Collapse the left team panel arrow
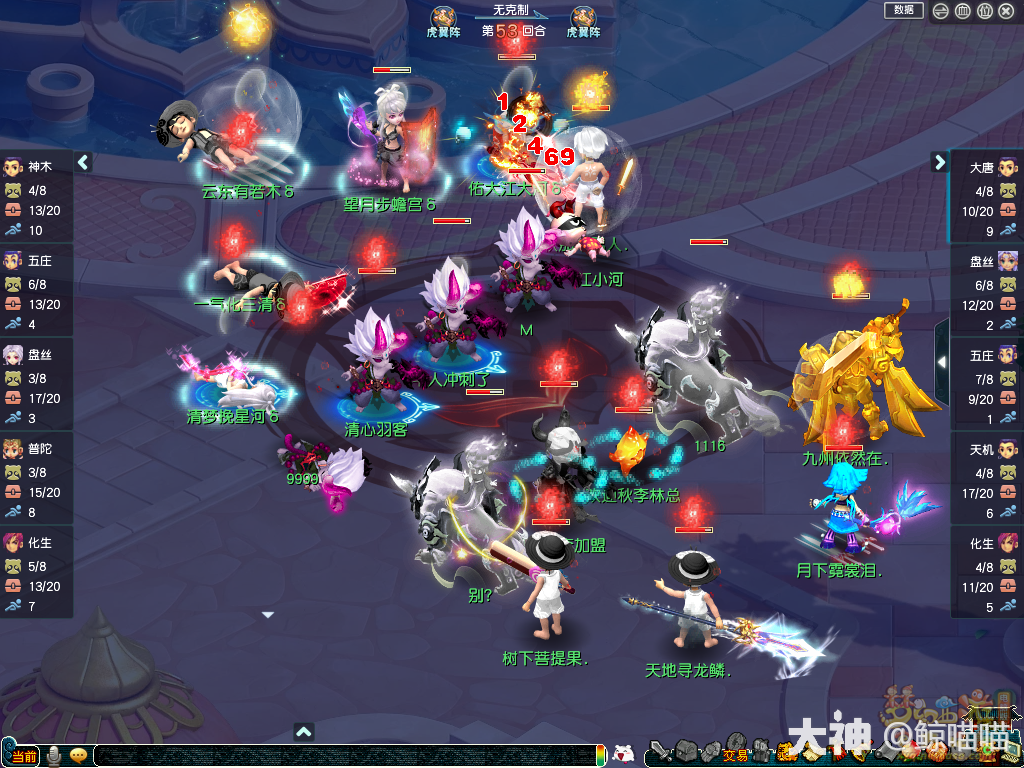 pos(84,162)
